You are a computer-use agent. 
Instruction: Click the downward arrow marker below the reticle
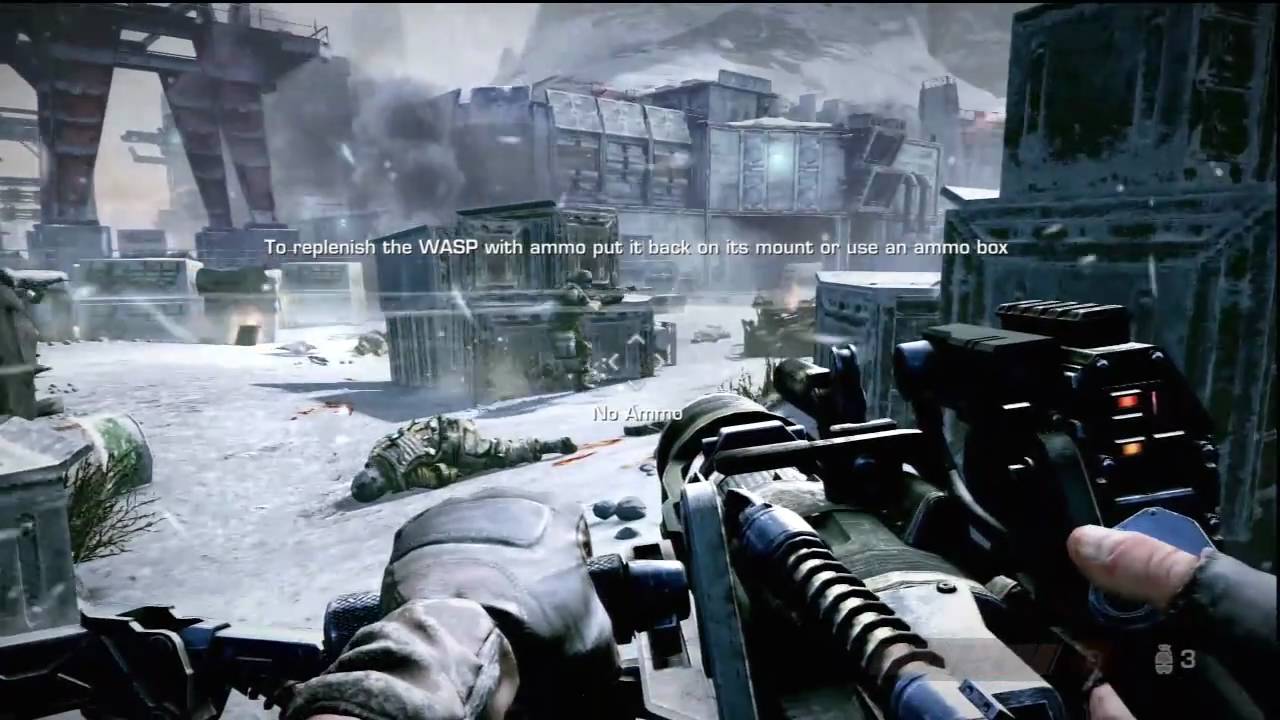pyautogui.click(x=636, y=386)
